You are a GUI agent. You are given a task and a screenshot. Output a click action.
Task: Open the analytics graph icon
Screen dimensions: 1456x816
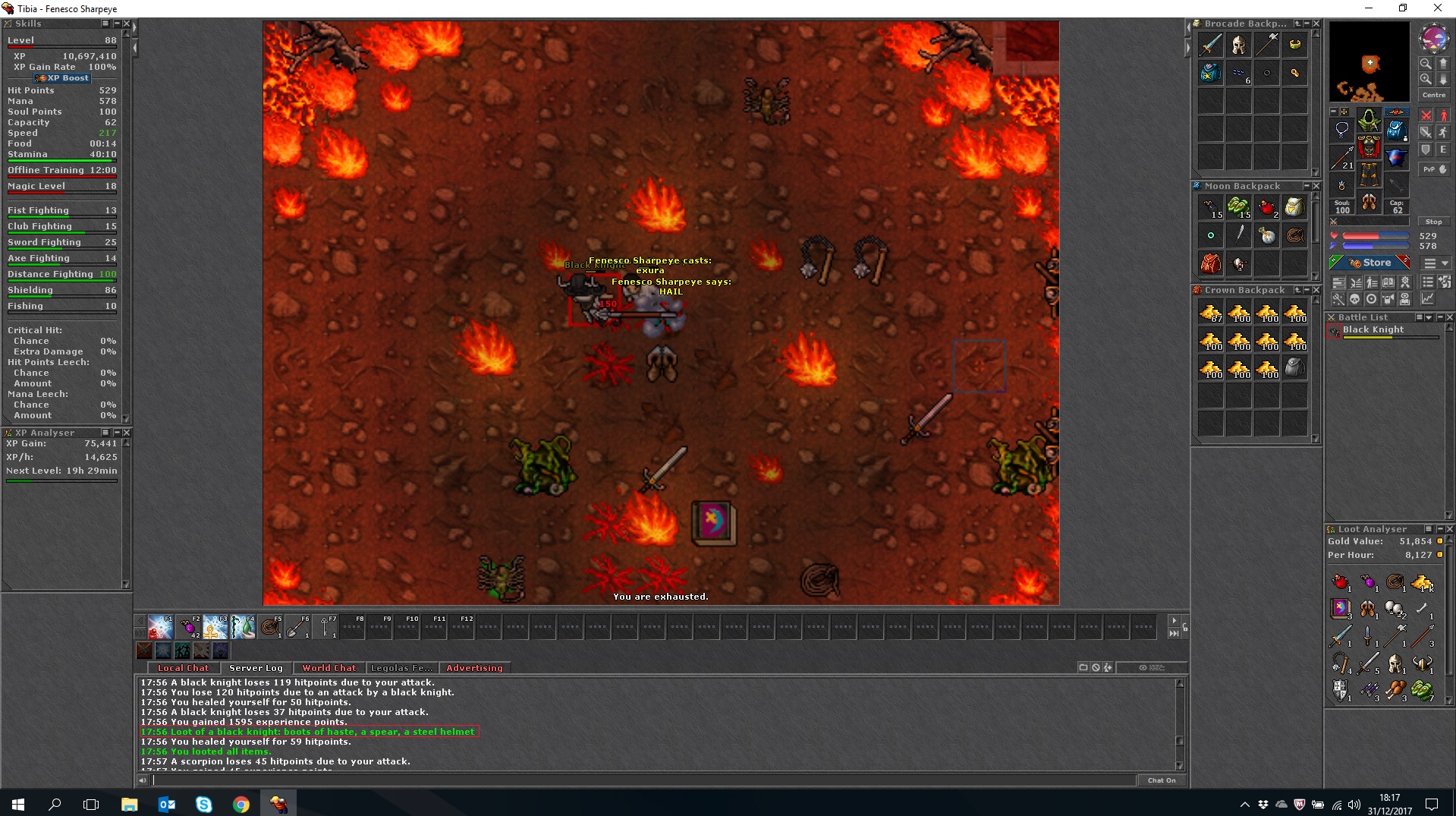(1427, 299)
